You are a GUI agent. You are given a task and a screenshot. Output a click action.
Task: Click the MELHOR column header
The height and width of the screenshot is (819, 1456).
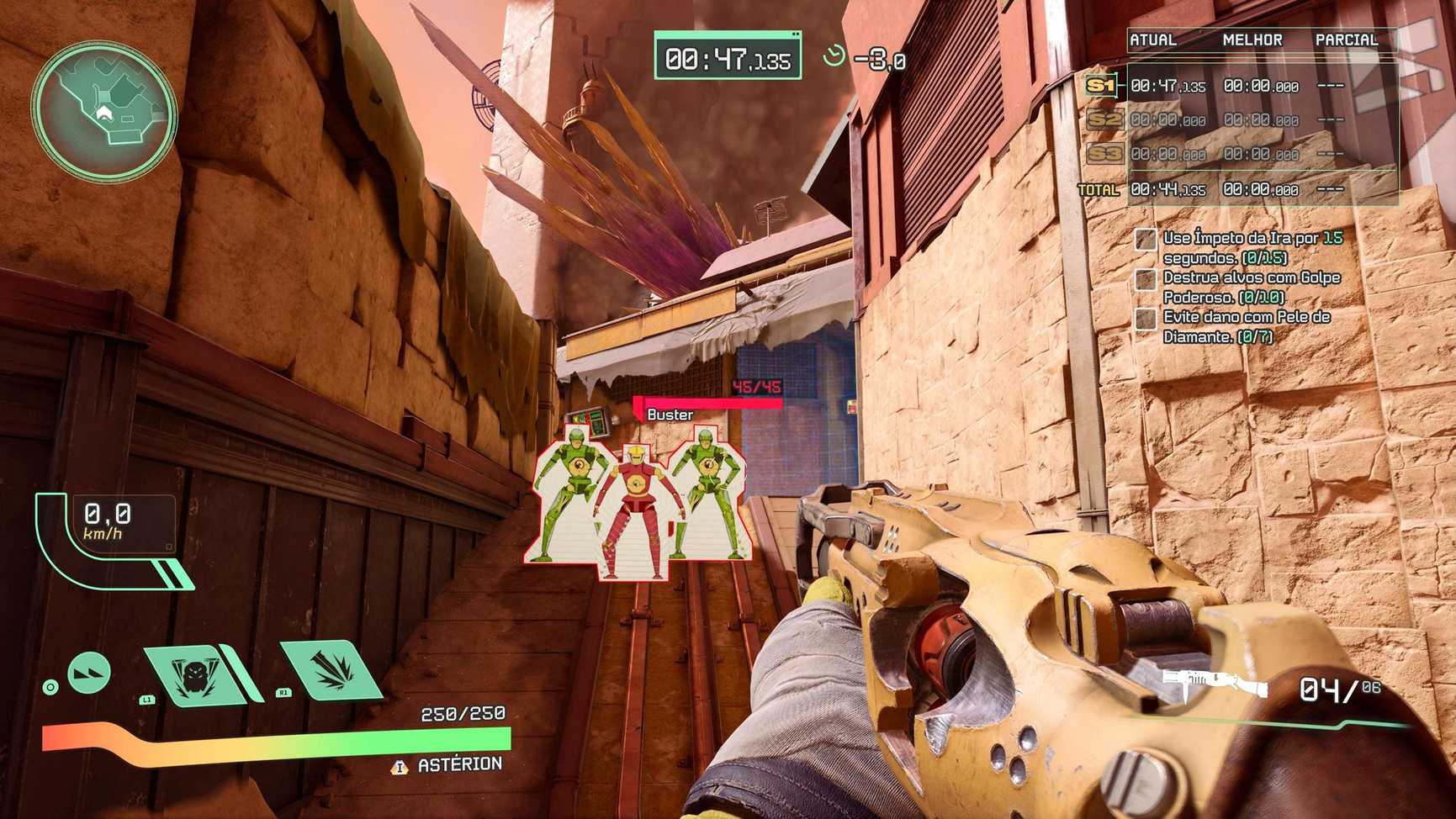[1252, 40]
